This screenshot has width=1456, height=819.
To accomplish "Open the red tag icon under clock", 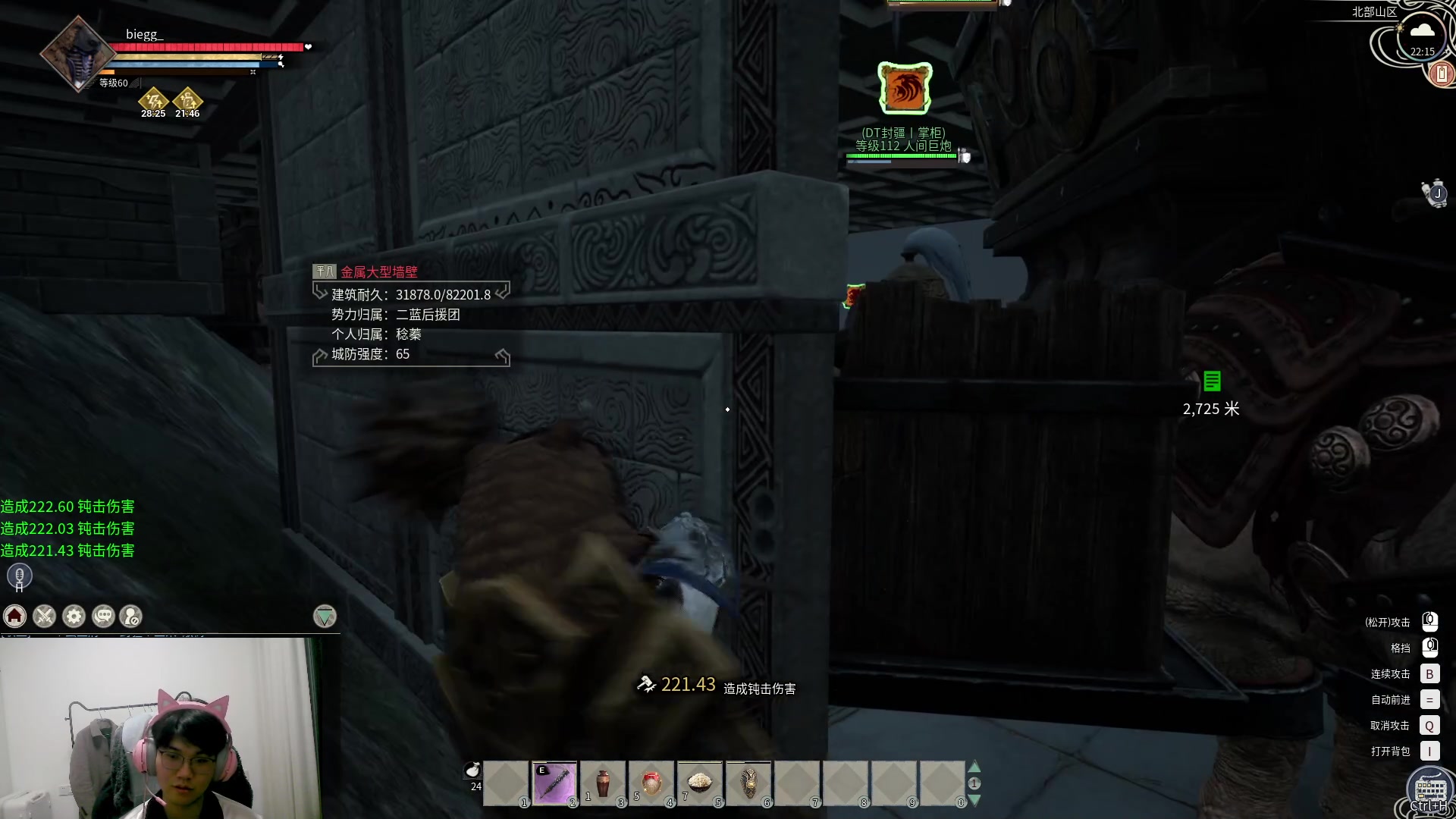I will (1441, 74).
